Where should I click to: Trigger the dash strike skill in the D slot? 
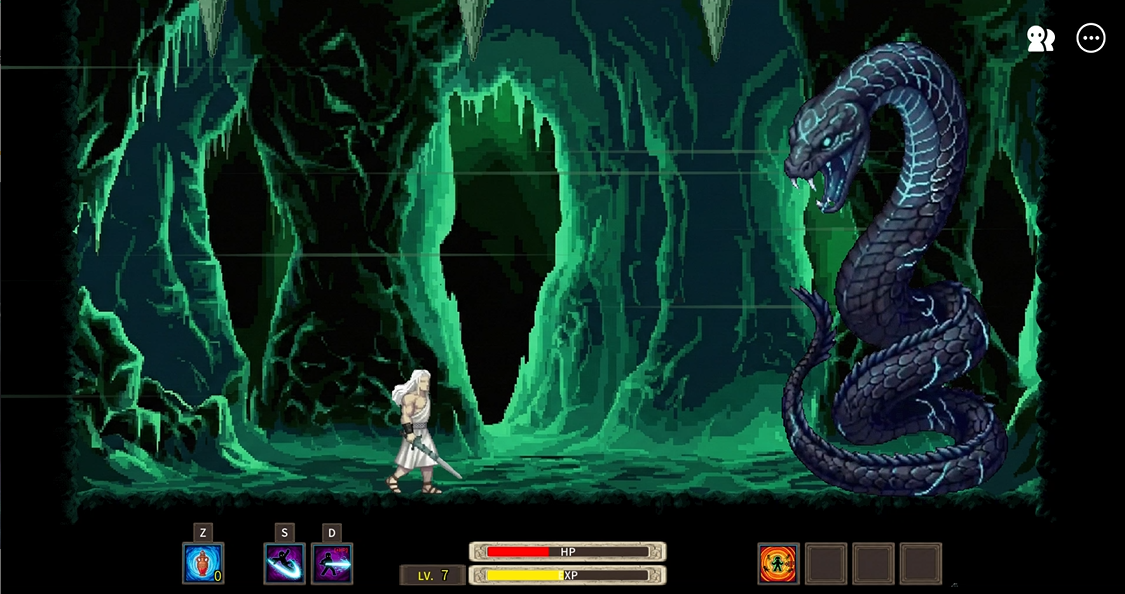click(x=332, y=563)
